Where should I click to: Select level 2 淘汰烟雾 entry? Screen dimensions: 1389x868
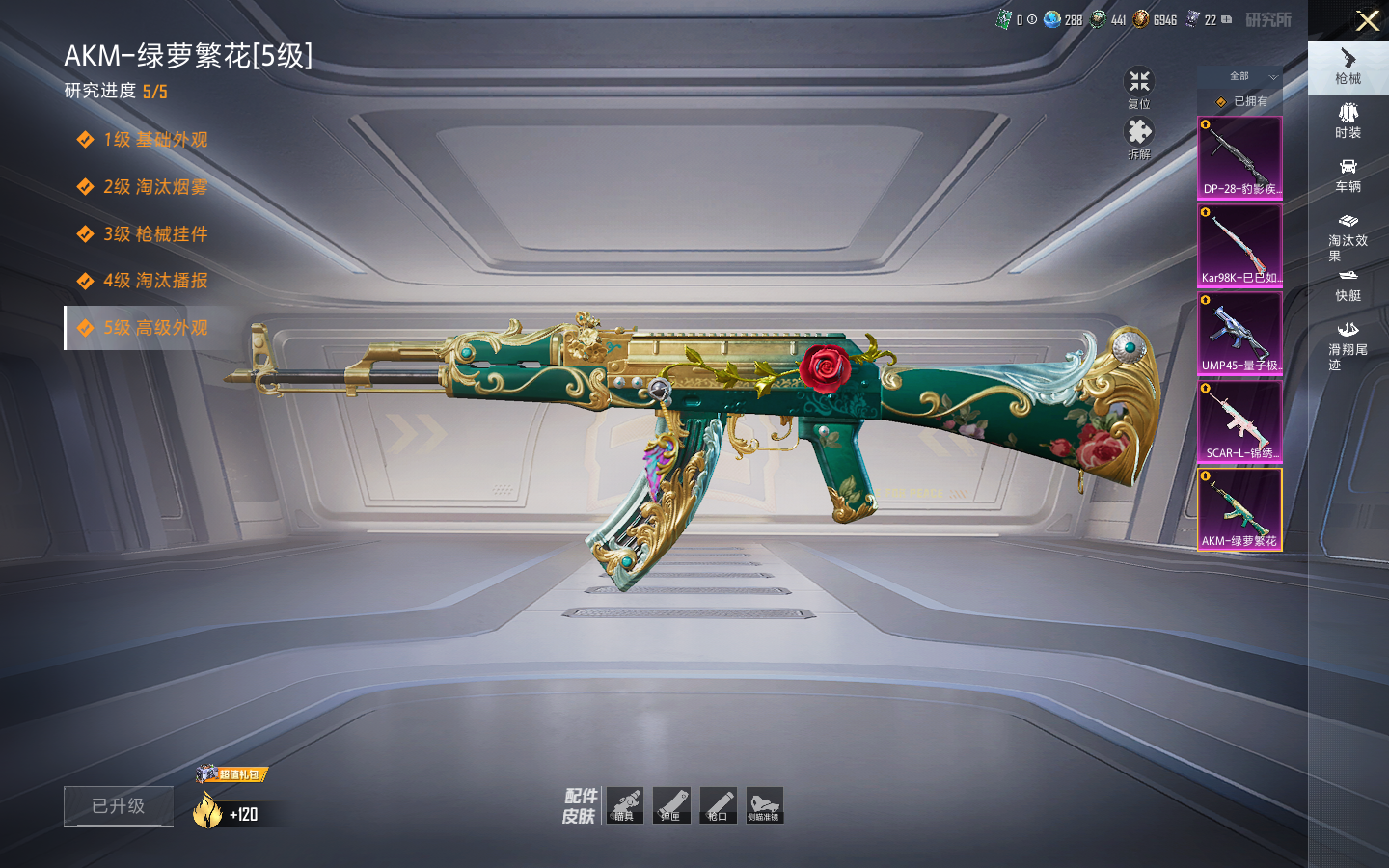[154, 187]
